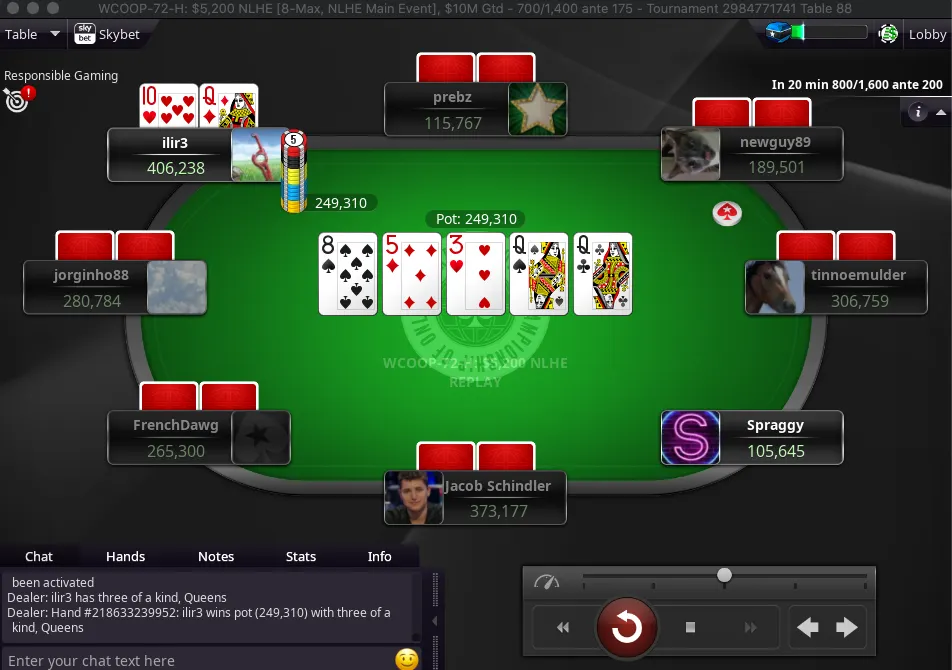Open the emoji smiley picker
The height and width of the screenshot is (670, 952).
click(406, 659)
